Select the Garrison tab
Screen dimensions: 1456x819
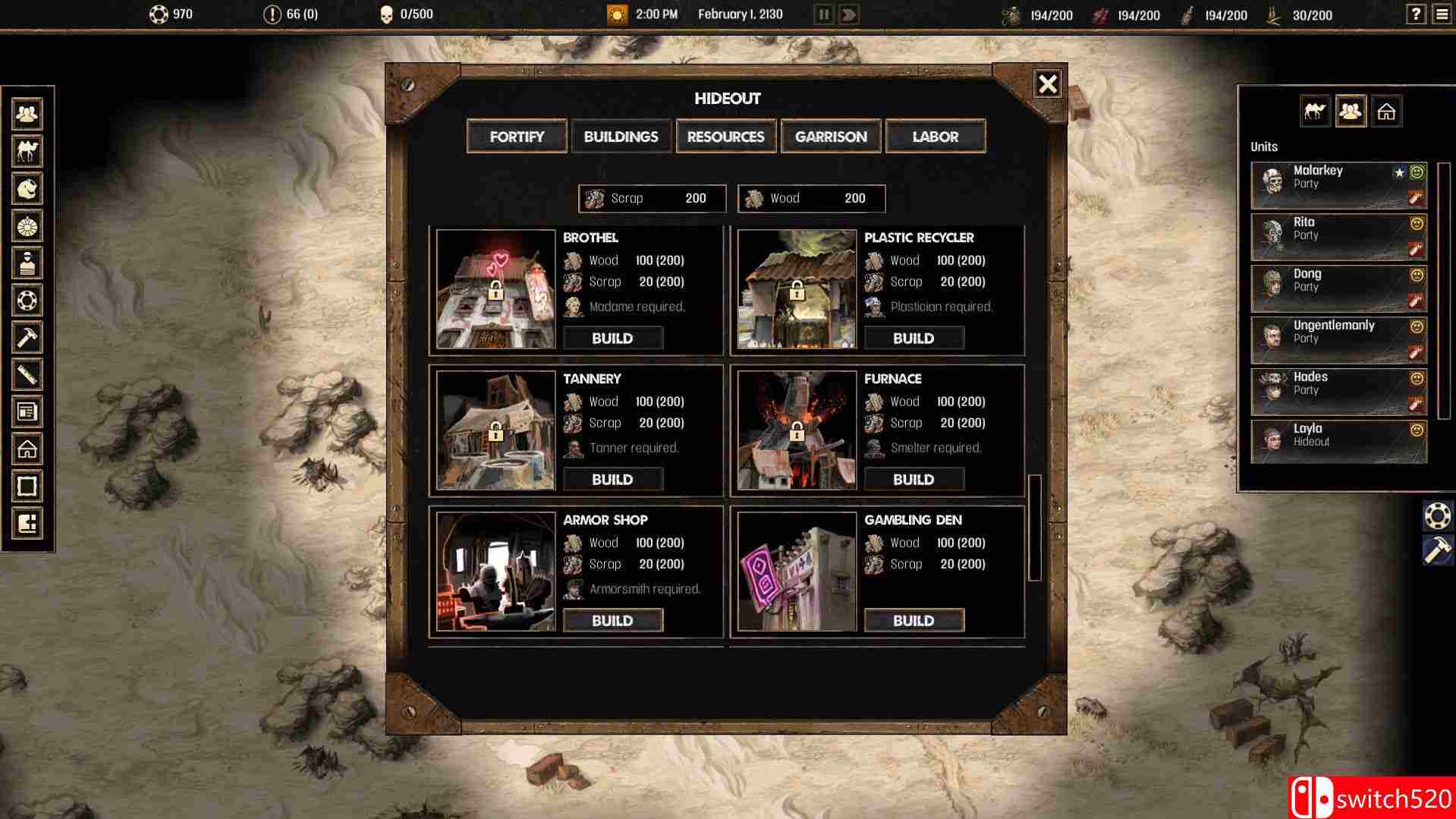click(831, 137)
